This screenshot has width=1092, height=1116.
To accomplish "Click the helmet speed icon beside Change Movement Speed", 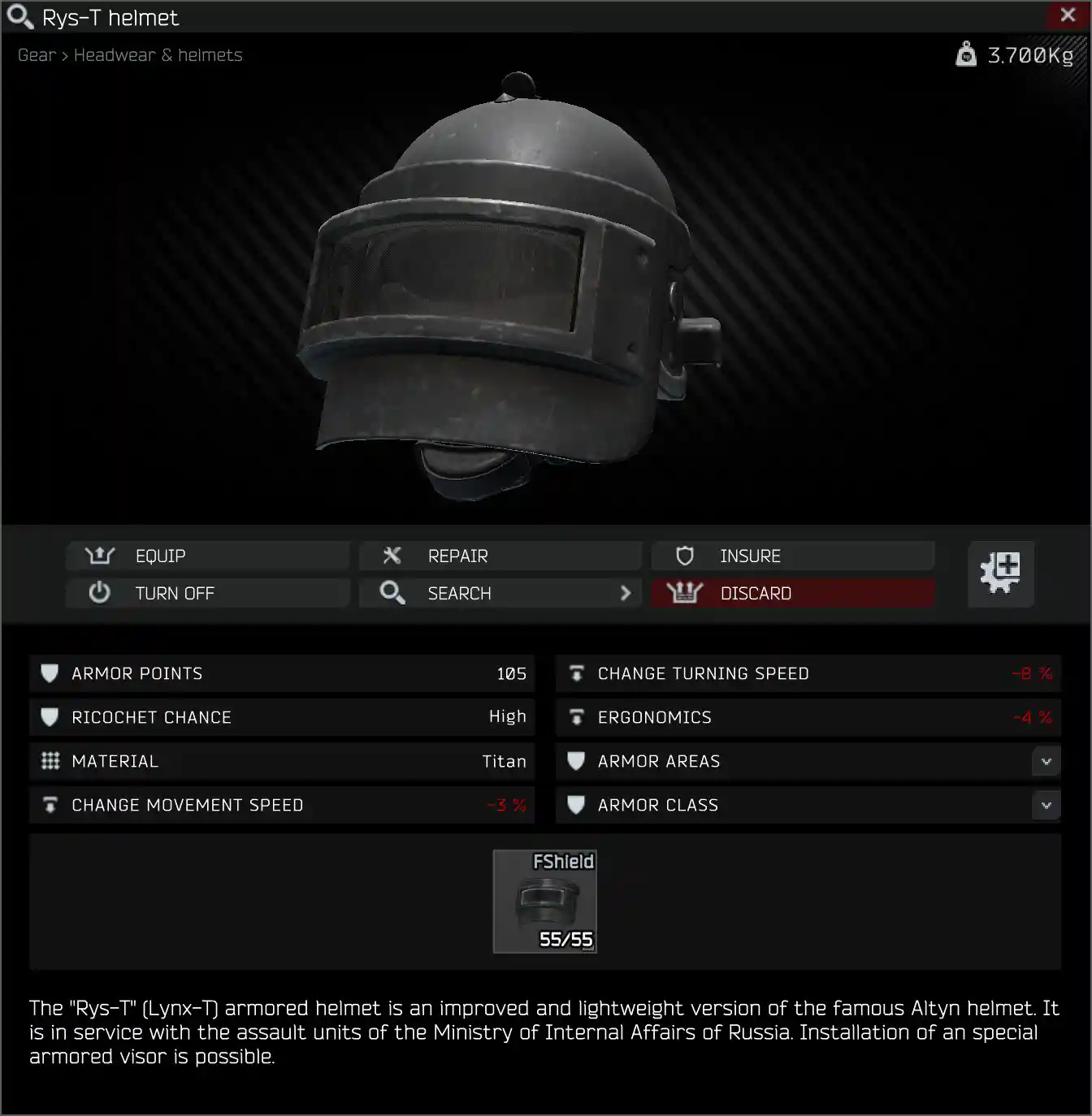I will pos(50,805).
